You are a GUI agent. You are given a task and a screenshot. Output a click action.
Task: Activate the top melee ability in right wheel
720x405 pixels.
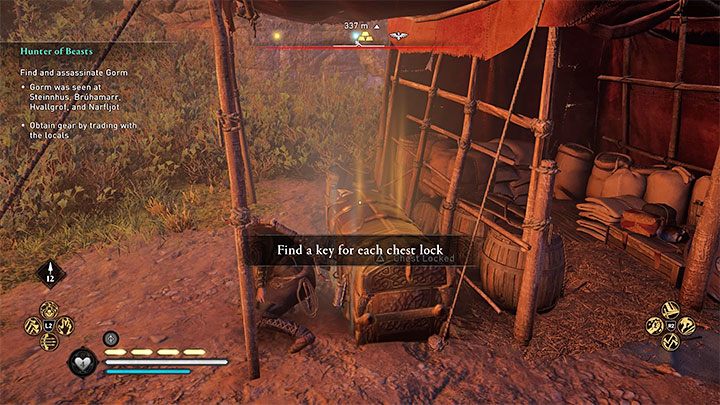(671, 310)
